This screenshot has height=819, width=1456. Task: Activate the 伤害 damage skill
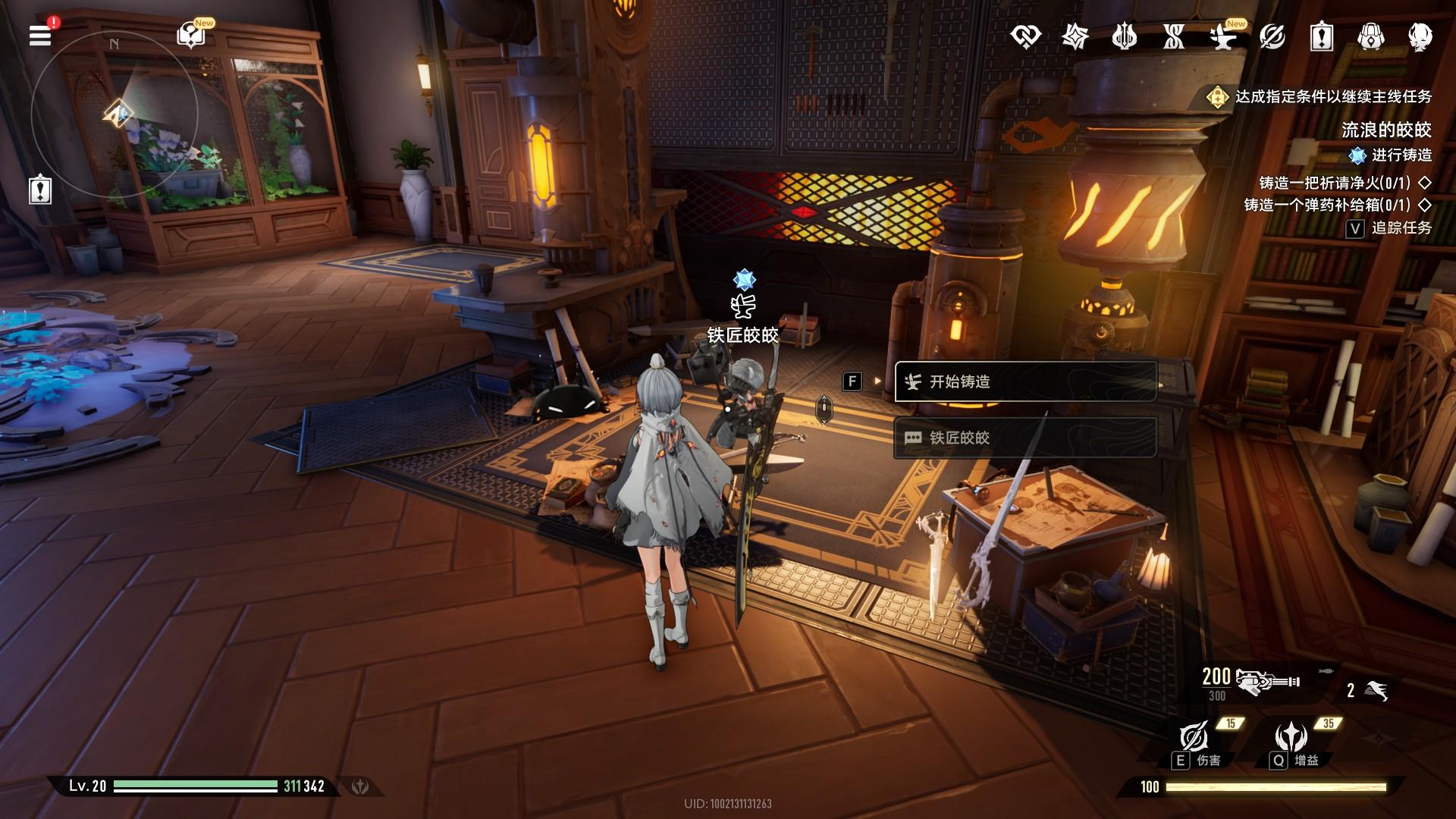1195,739
